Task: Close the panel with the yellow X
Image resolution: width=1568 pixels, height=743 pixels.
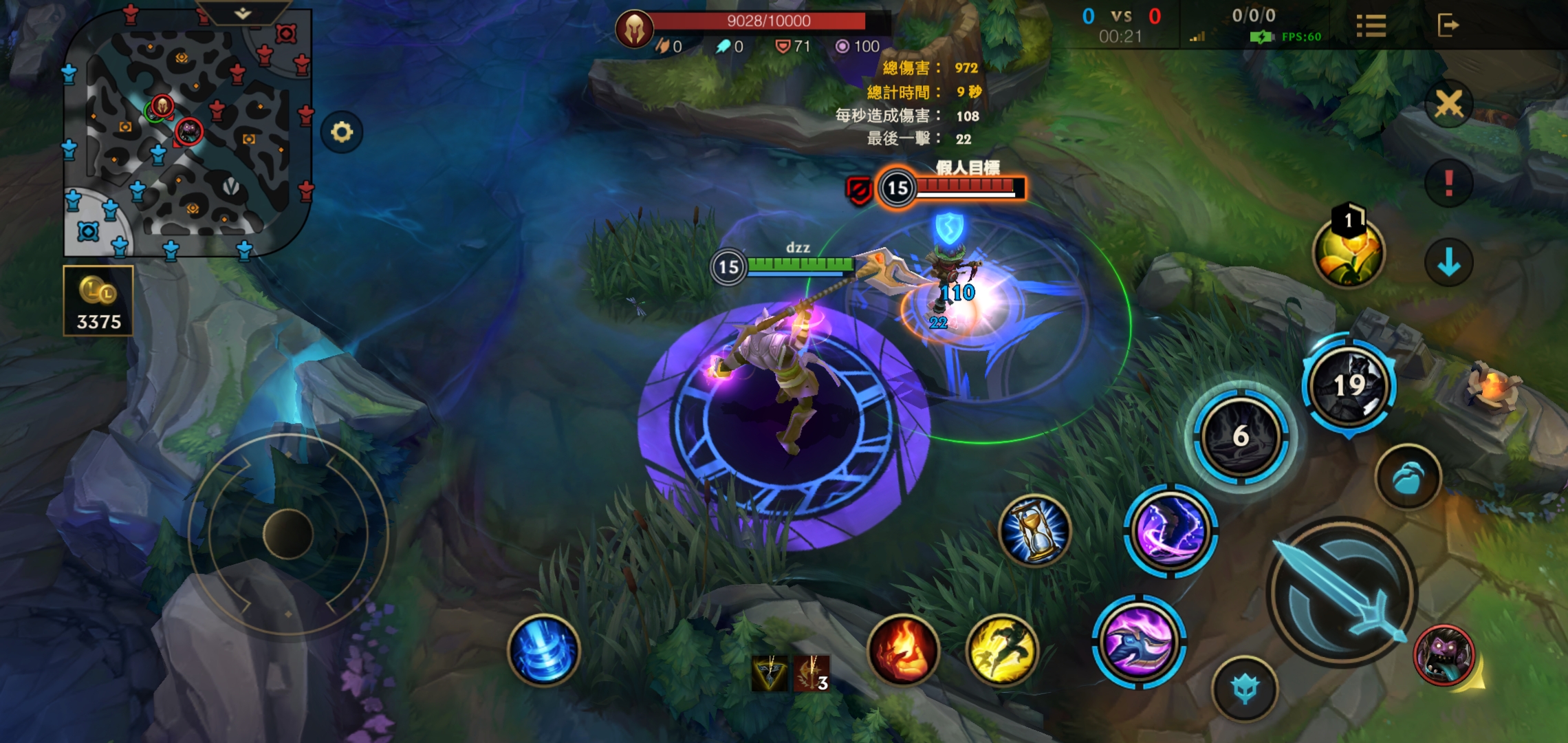Action: (1449, 105)
